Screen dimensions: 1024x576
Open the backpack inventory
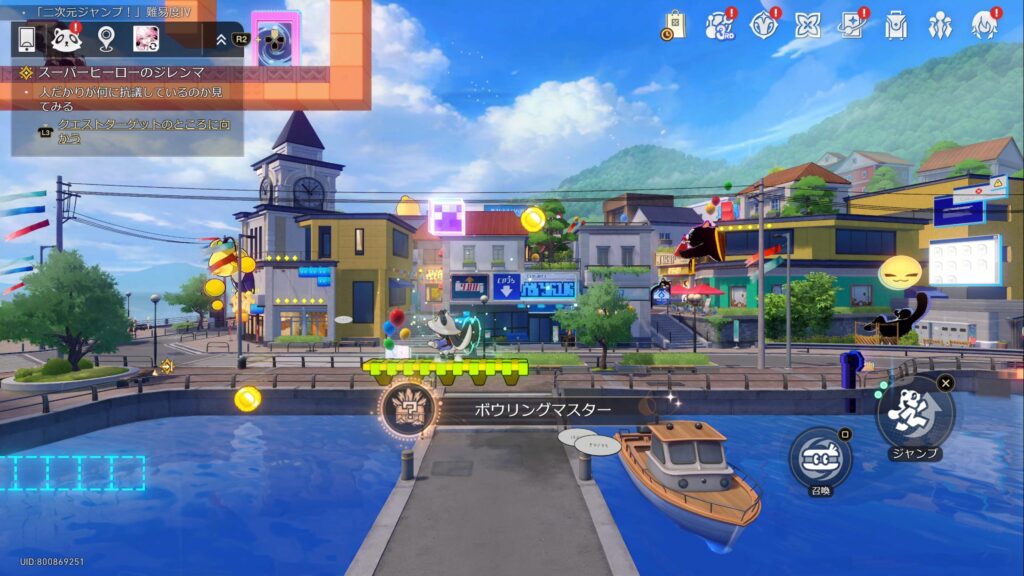pos(896,25)
